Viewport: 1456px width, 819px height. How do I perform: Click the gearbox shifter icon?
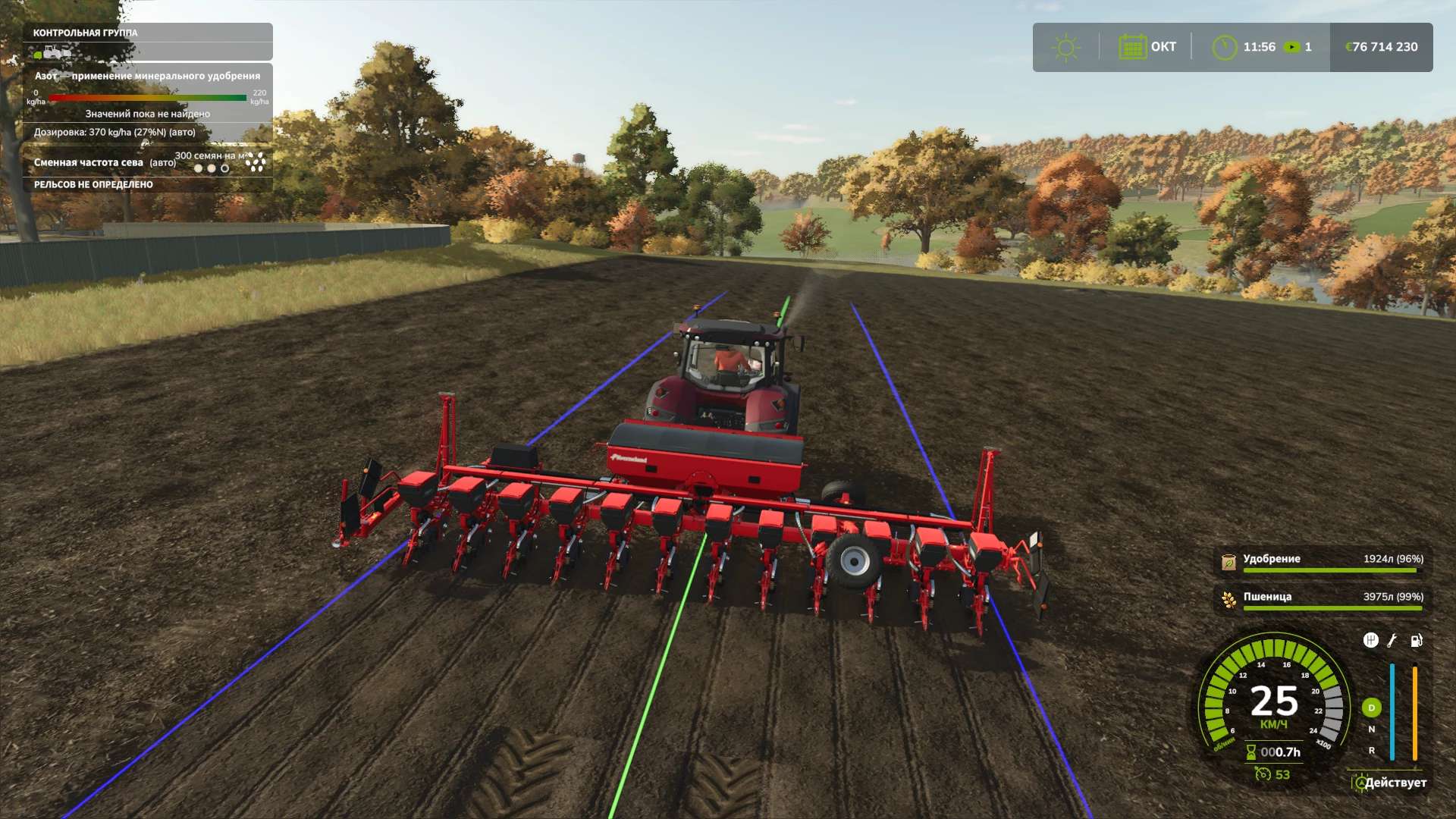pyautogui.click(x=1370, y=641)
